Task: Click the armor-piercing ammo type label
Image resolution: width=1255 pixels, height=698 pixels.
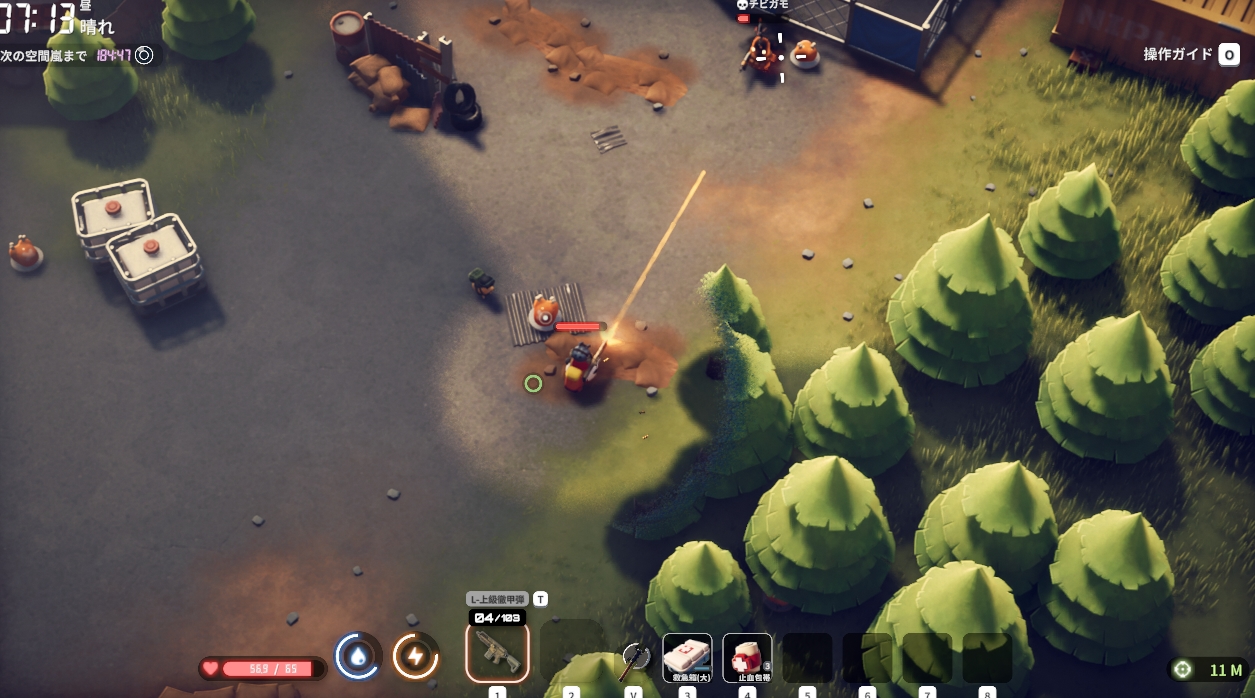Action: 497,599
